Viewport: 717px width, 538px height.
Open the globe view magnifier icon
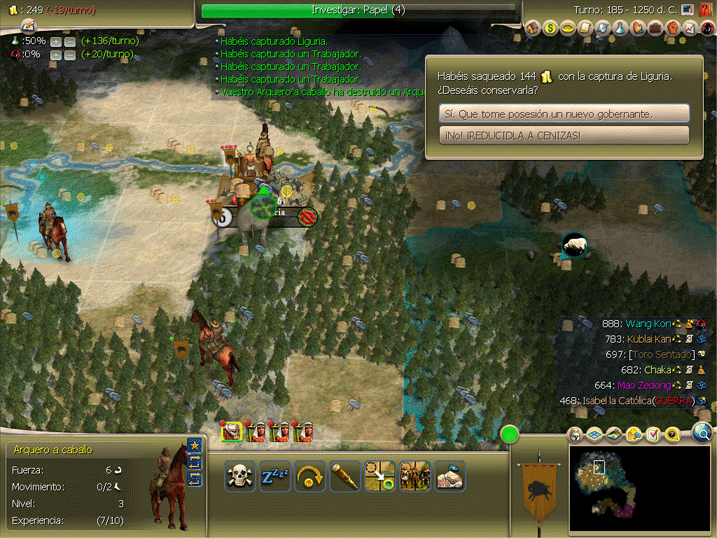pyautogui.click(x=702, y=433)
